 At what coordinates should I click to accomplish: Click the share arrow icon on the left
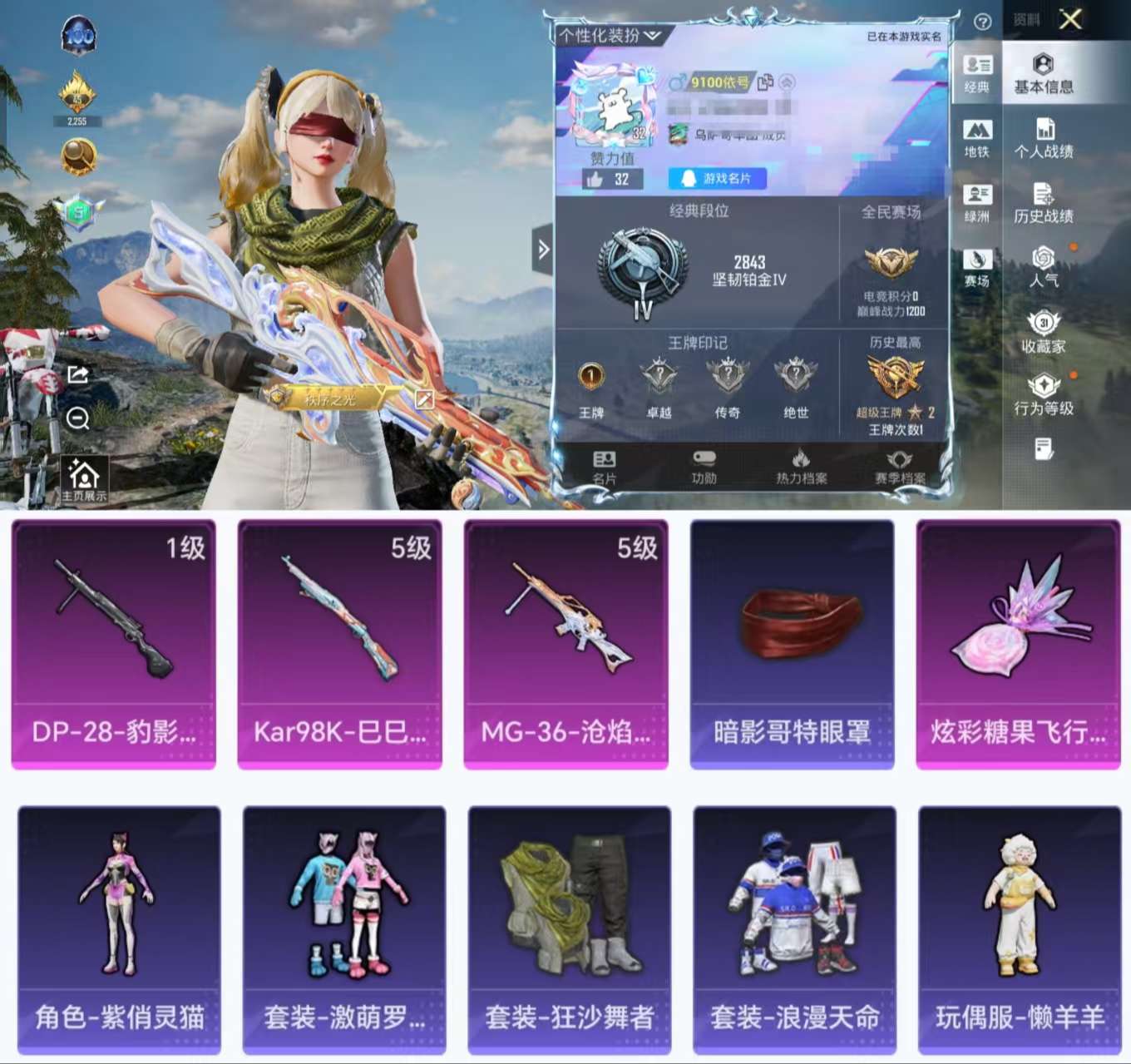(77, 374)
